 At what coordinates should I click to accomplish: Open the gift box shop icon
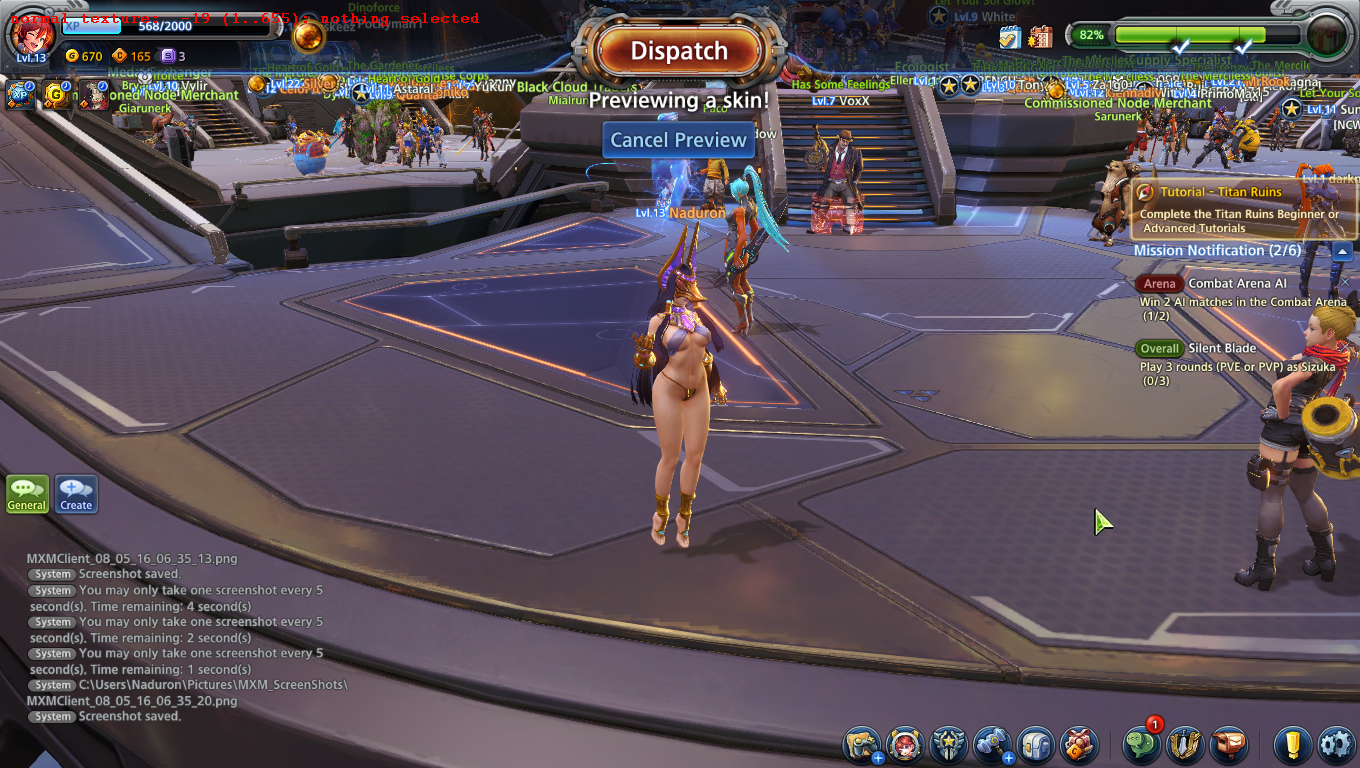(x=1079, y=745)
